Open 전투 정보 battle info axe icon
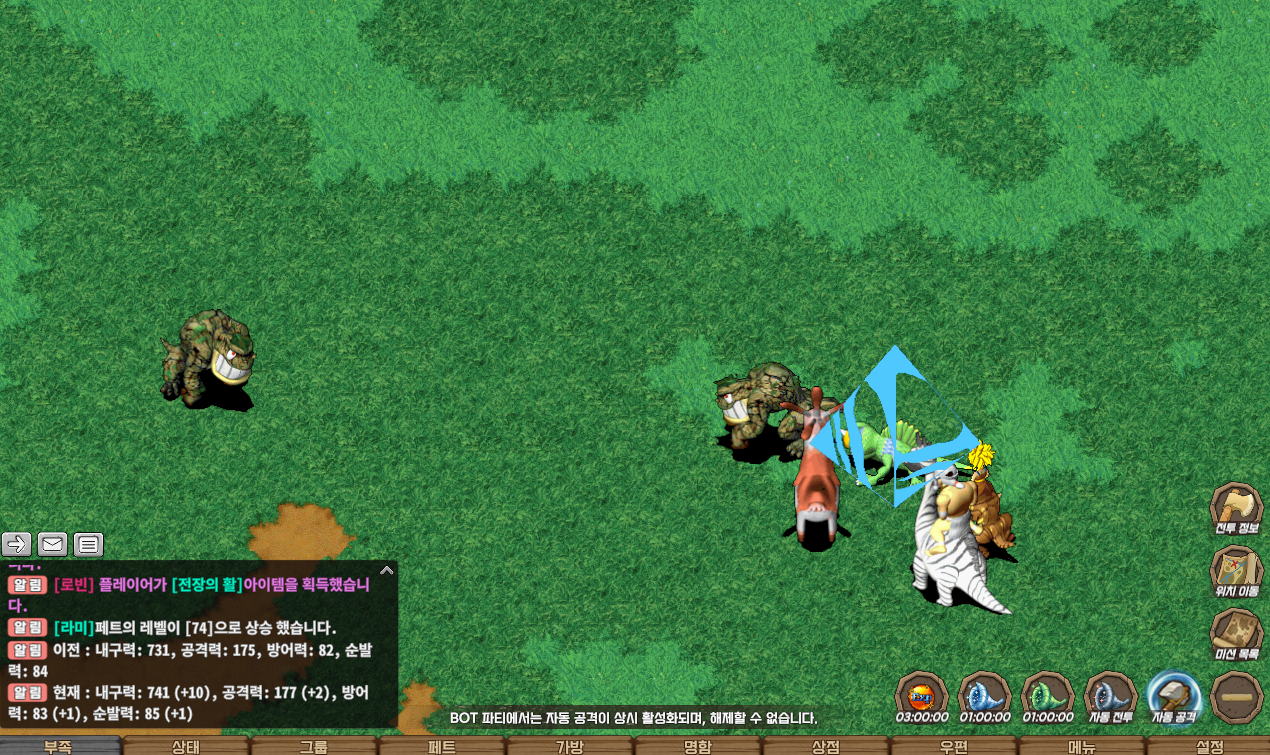This screenshot has width=1270, height=755. coord(1236,509)
